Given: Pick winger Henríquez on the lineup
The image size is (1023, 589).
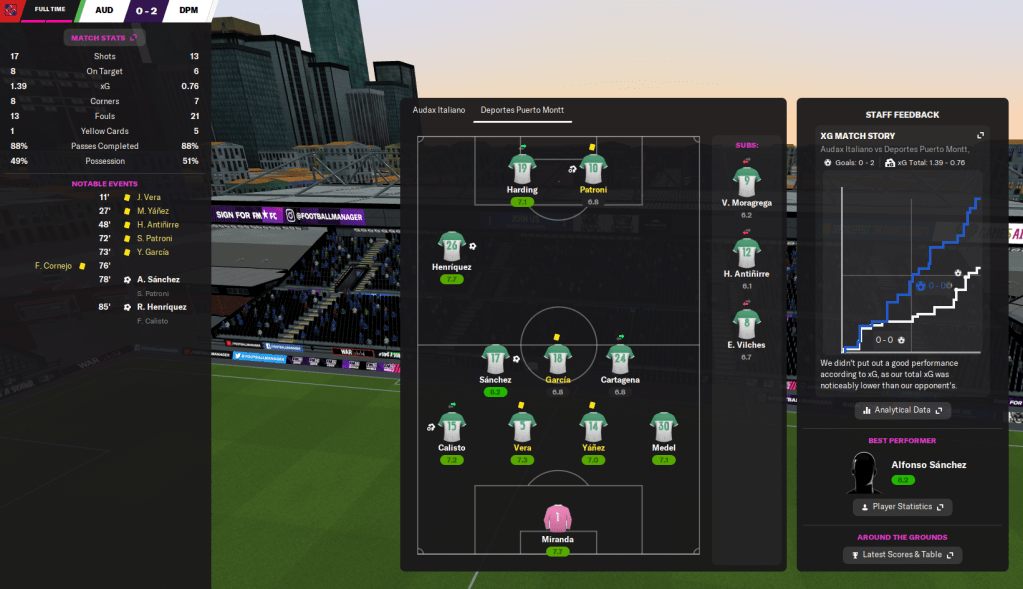Looking at the screenshot, I should pos(452,247).
